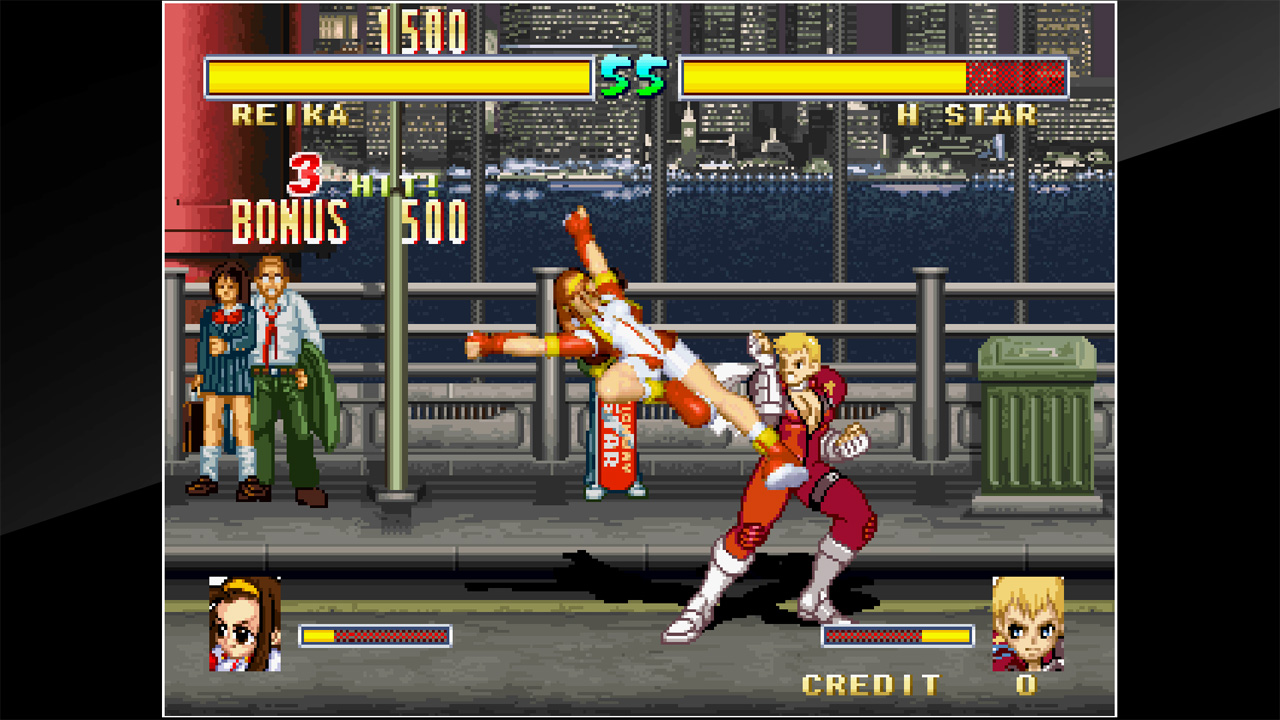The image size is (1280, 720).
Task: Click H Star's depleted red health segment
Action: [1013, 75]
